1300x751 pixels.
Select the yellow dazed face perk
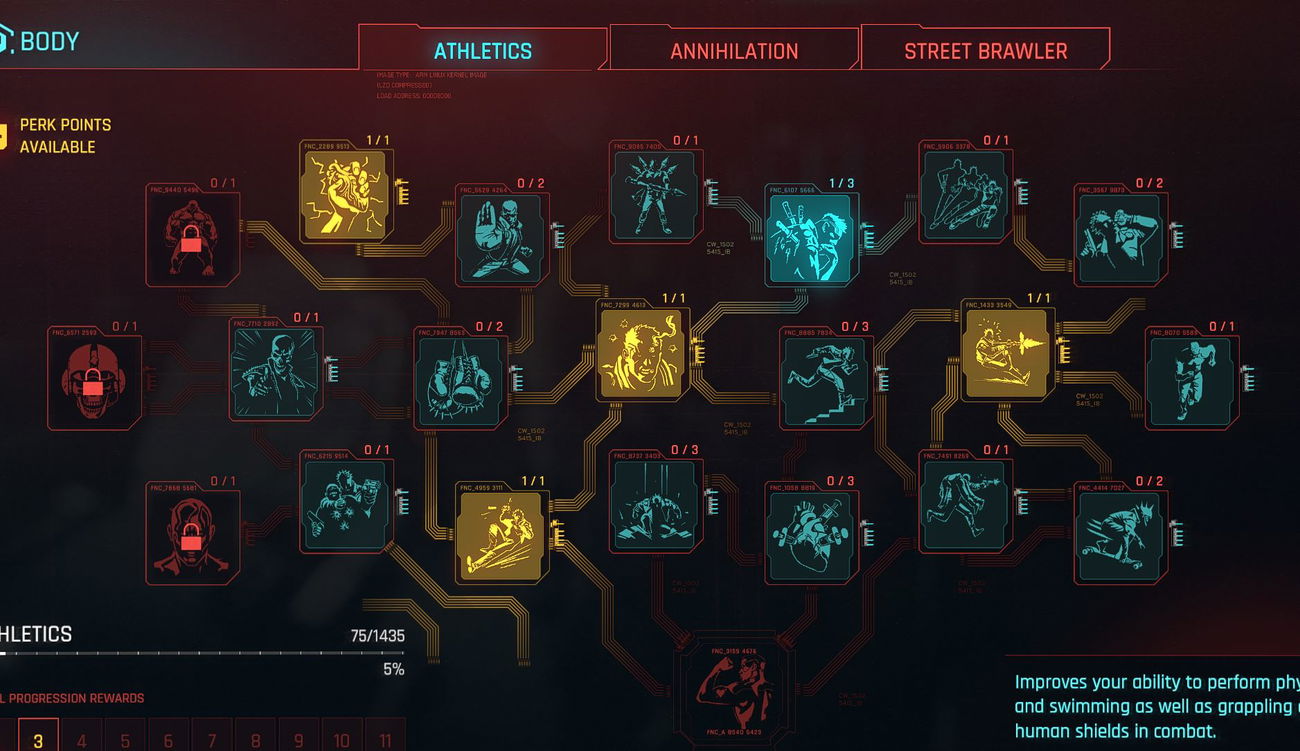(x=641, y=353)
